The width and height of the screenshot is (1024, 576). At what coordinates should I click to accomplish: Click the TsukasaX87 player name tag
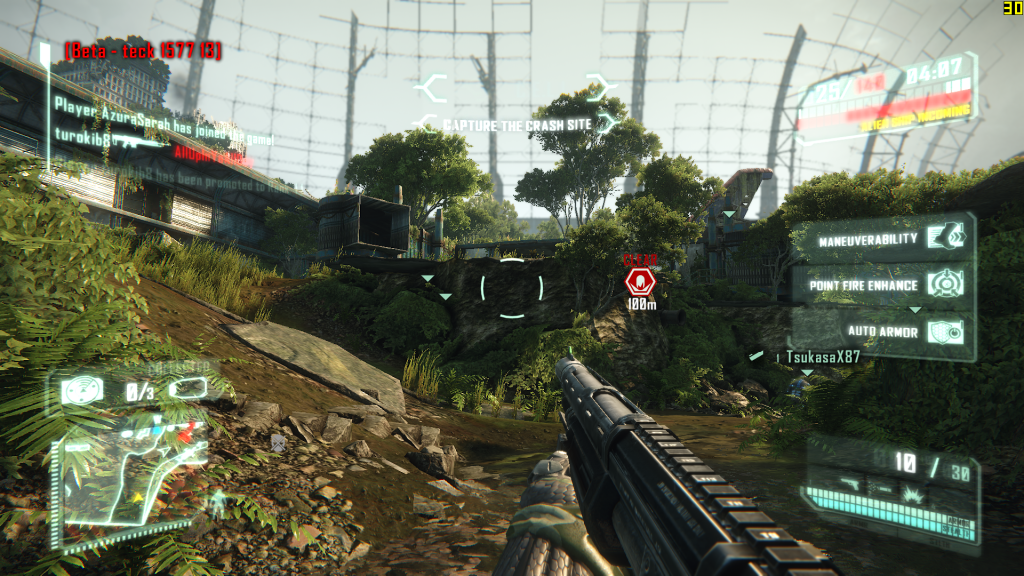pyautogui.click(x=822, y=356)
